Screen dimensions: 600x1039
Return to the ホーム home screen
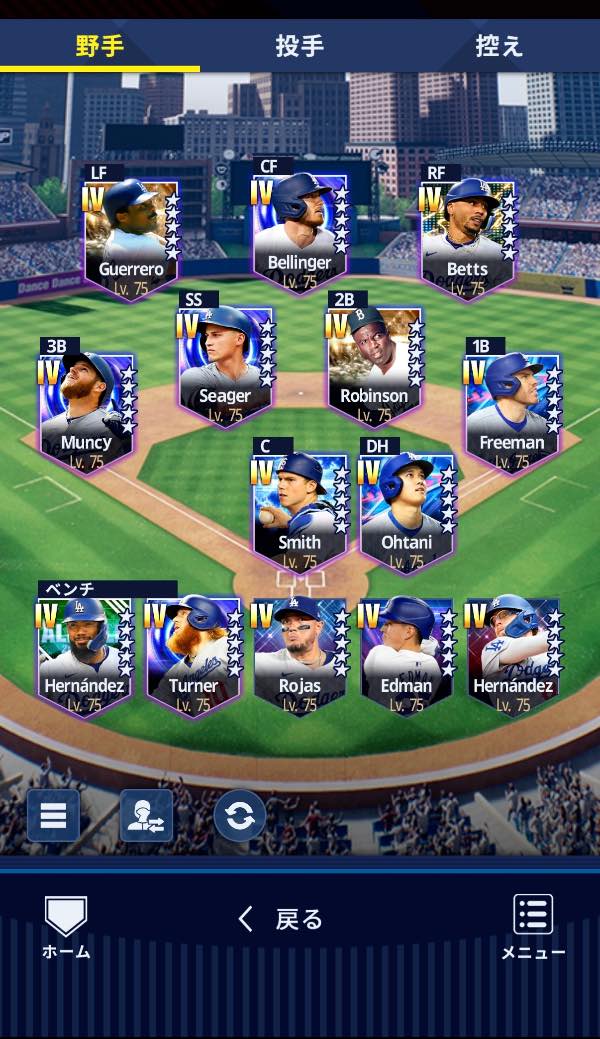click(66, 927)
